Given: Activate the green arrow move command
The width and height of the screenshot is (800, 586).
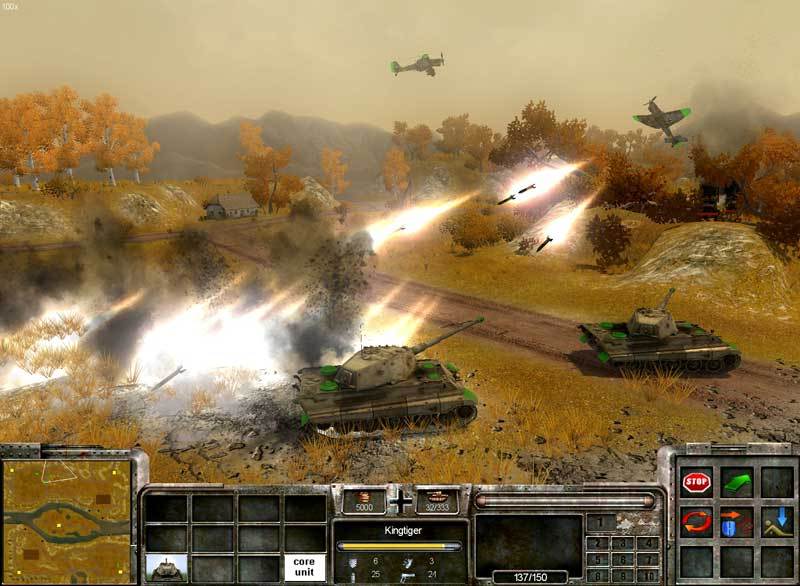Looking at the screenshot, I should [736, 483].
